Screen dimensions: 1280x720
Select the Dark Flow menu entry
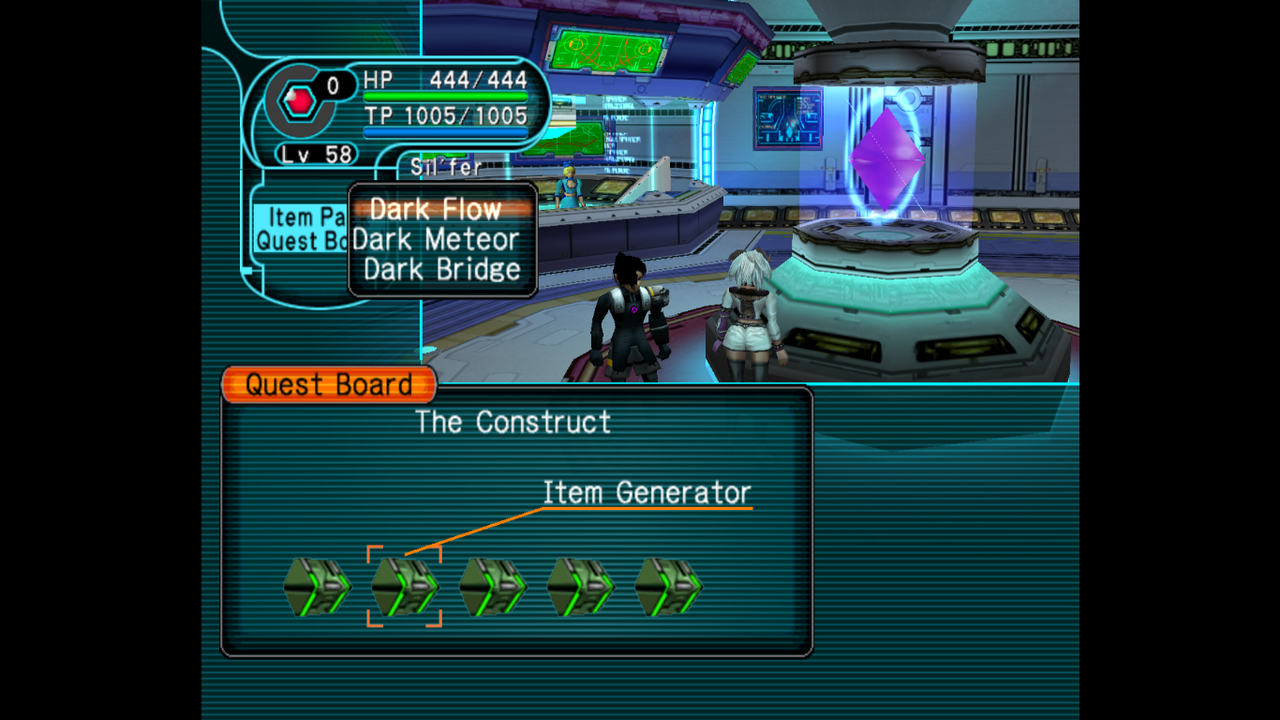pyautogui.click(x=435, y=210)
